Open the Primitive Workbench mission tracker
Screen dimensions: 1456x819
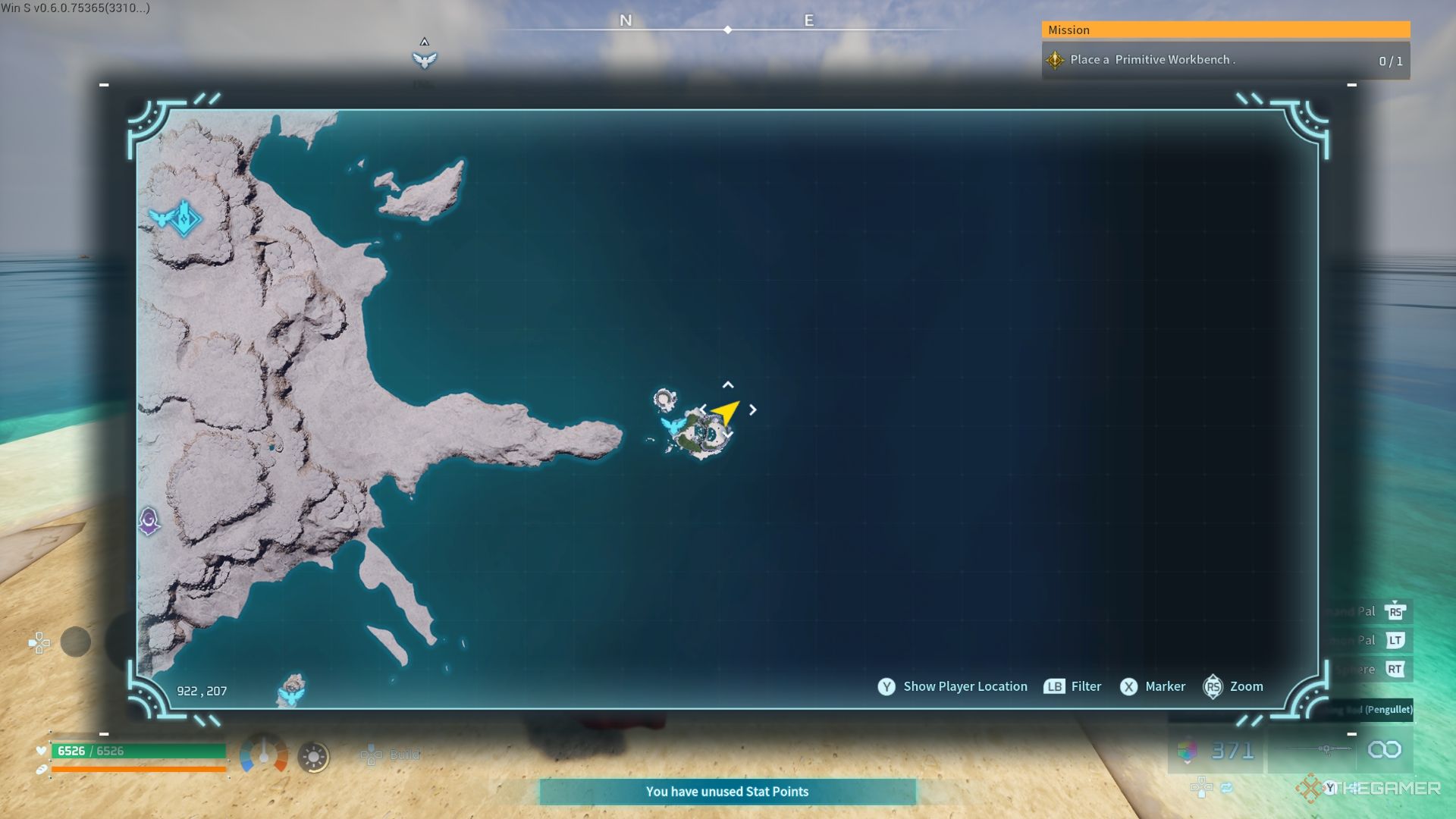coord(1225,60)
